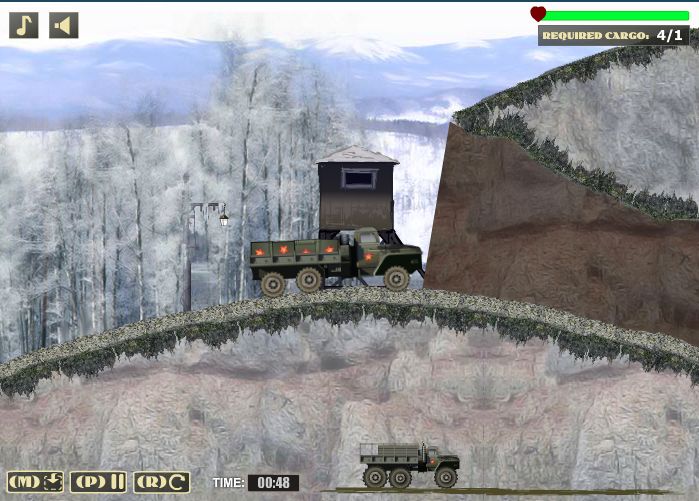Screen dimensions: 699x501
Task: Open the menu with the (M) button
Action: 37,482
